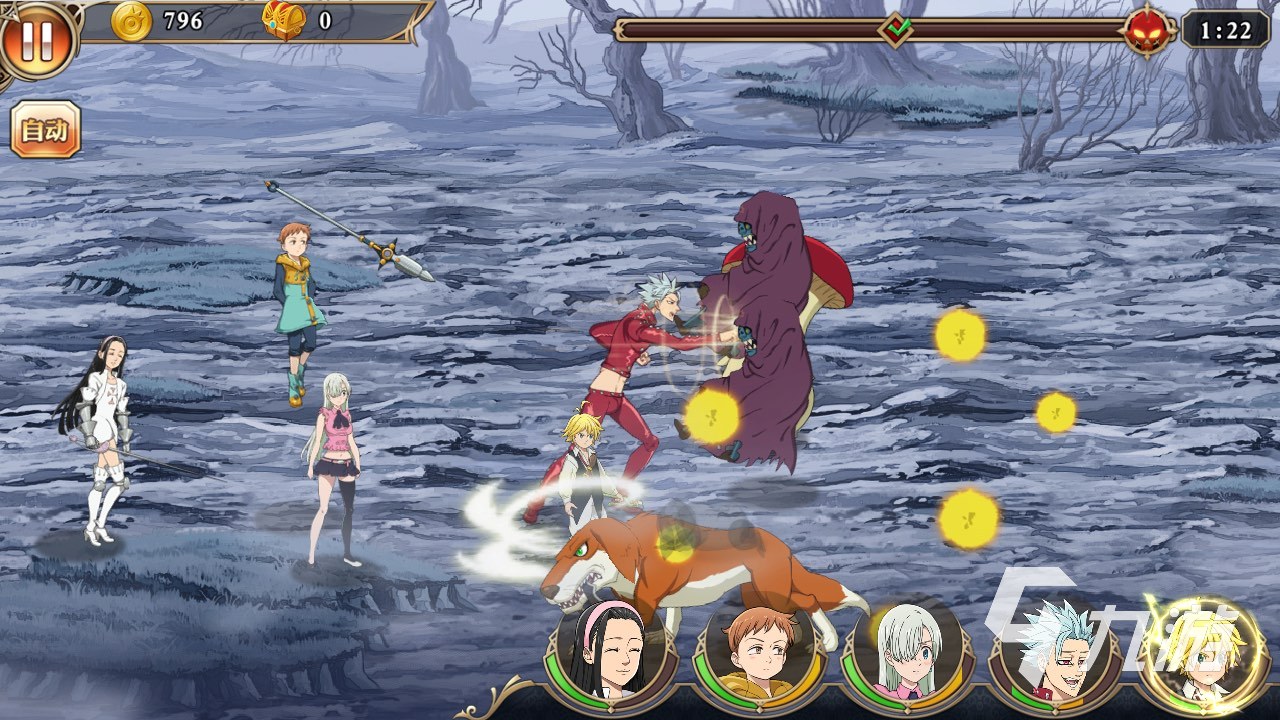
Task: Unleash Meliodas's glowing skill portrait
Action: [1202, 651]
